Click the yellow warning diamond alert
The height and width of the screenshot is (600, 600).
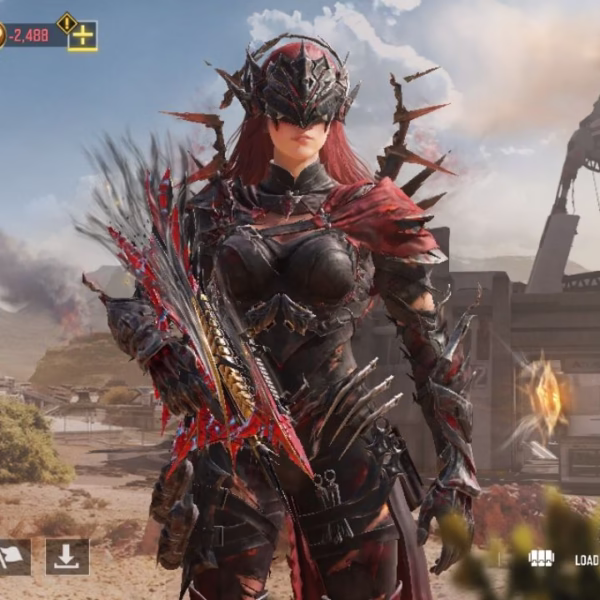(67, 21)
